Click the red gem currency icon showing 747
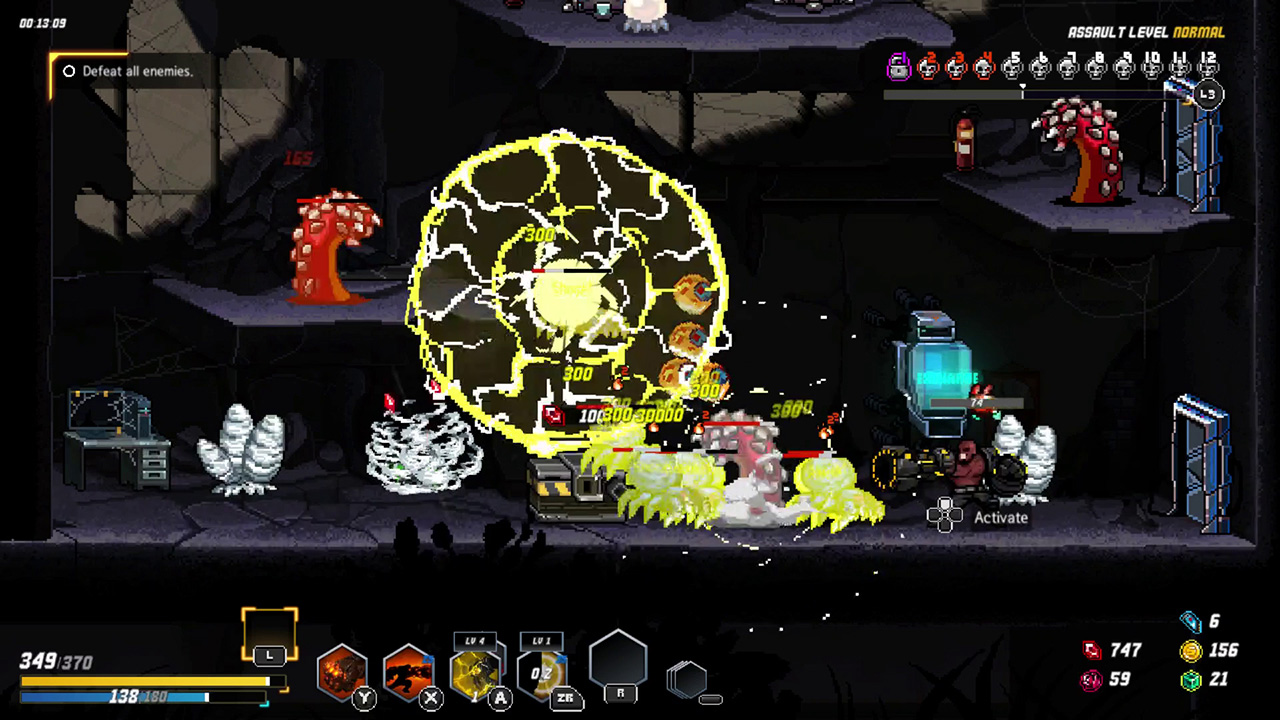1280x720 pixels. click(1092, 650)
